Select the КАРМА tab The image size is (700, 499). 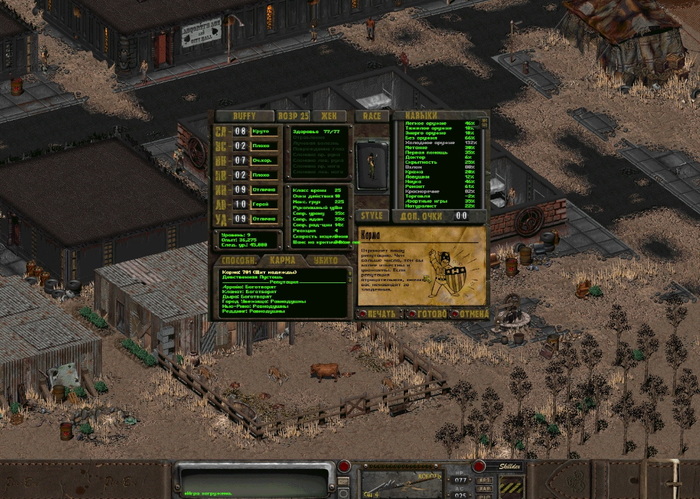point(283,259)
